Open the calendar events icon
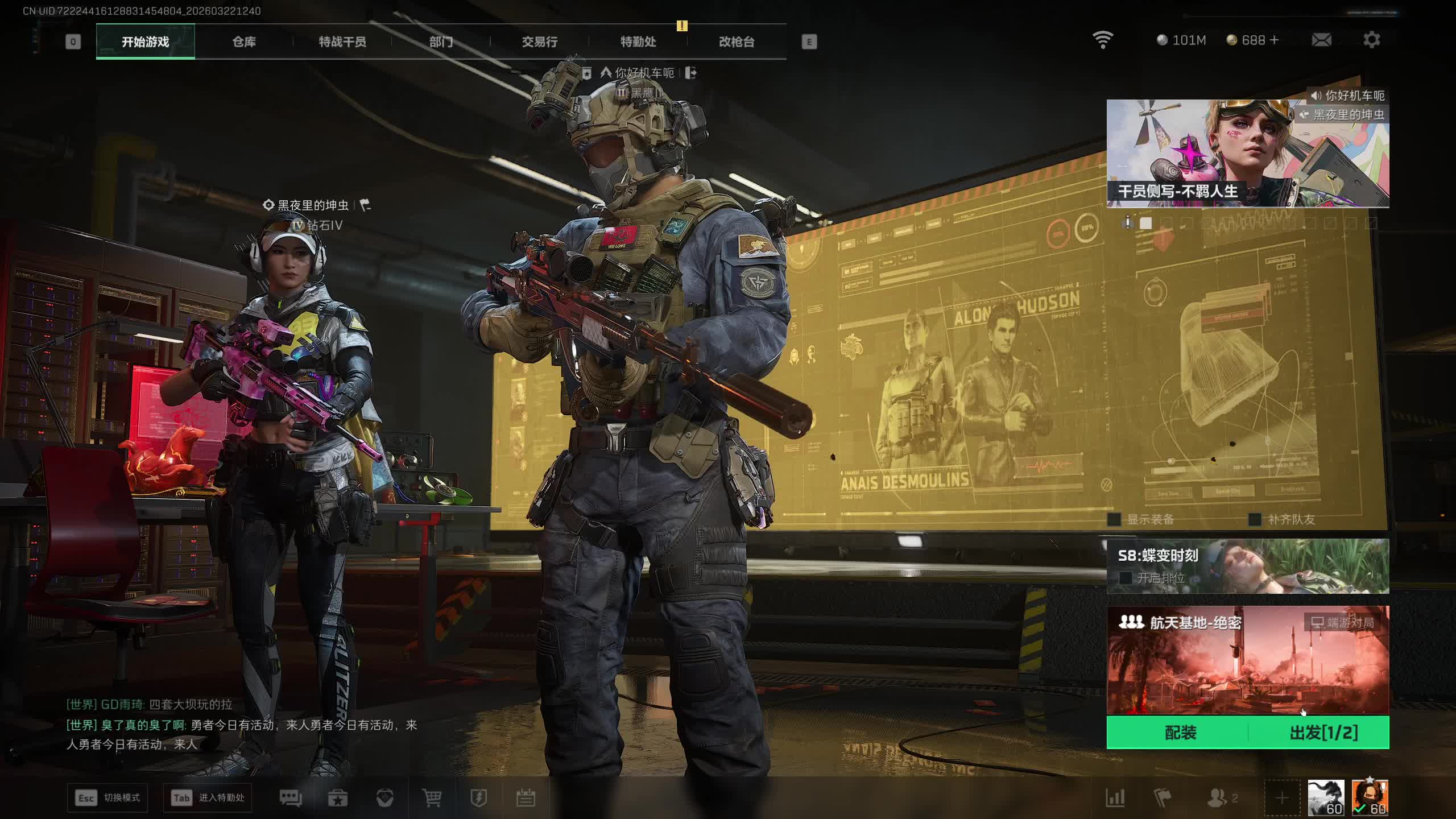The height and width of the screenshot is (819, 1456). tap(526, 798)
